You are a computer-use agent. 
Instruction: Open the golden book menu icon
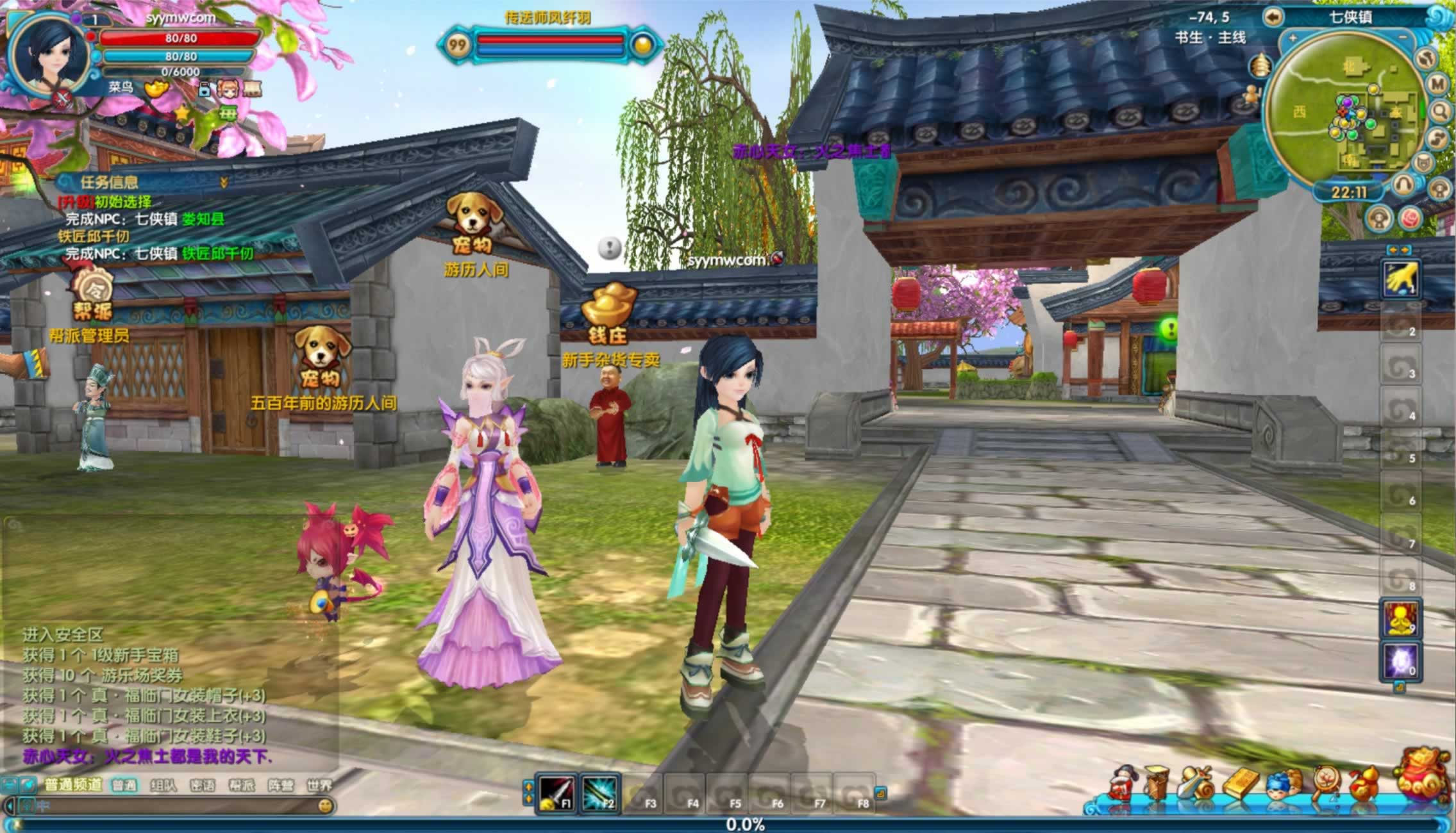[x=1241, y=784]
